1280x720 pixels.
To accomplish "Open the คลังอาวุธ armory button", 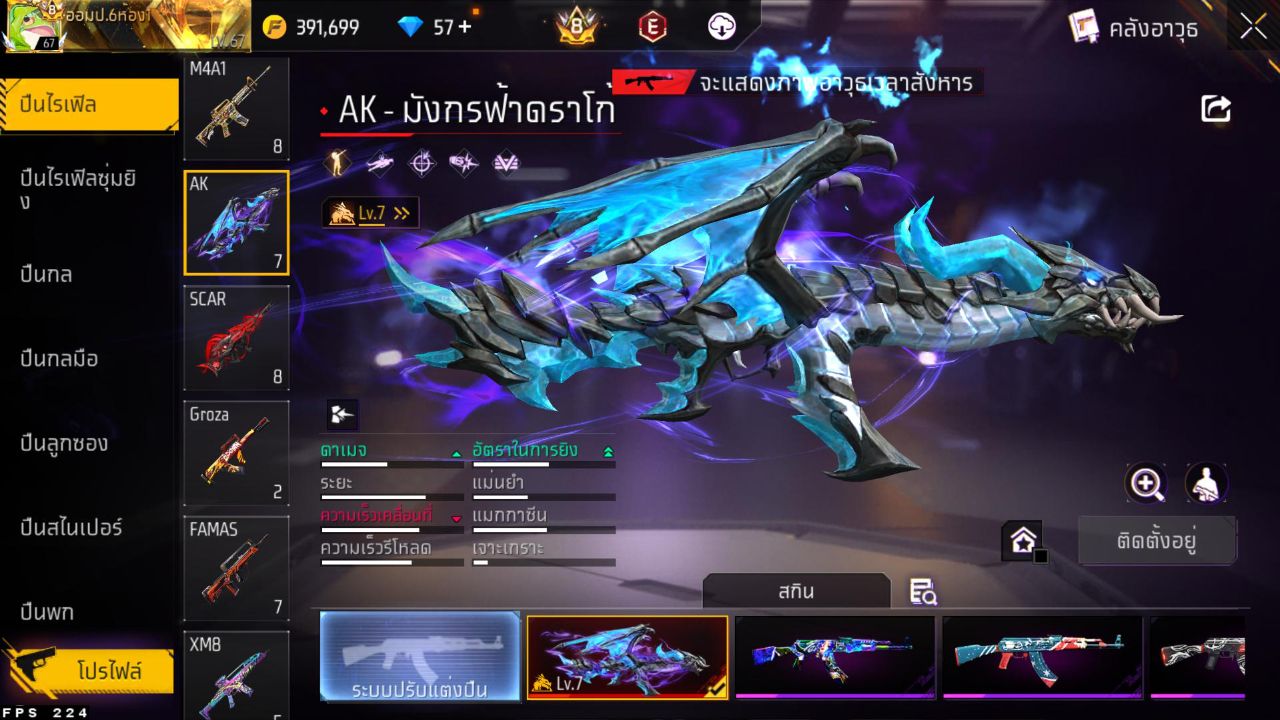I will (x=1134, y=28).
